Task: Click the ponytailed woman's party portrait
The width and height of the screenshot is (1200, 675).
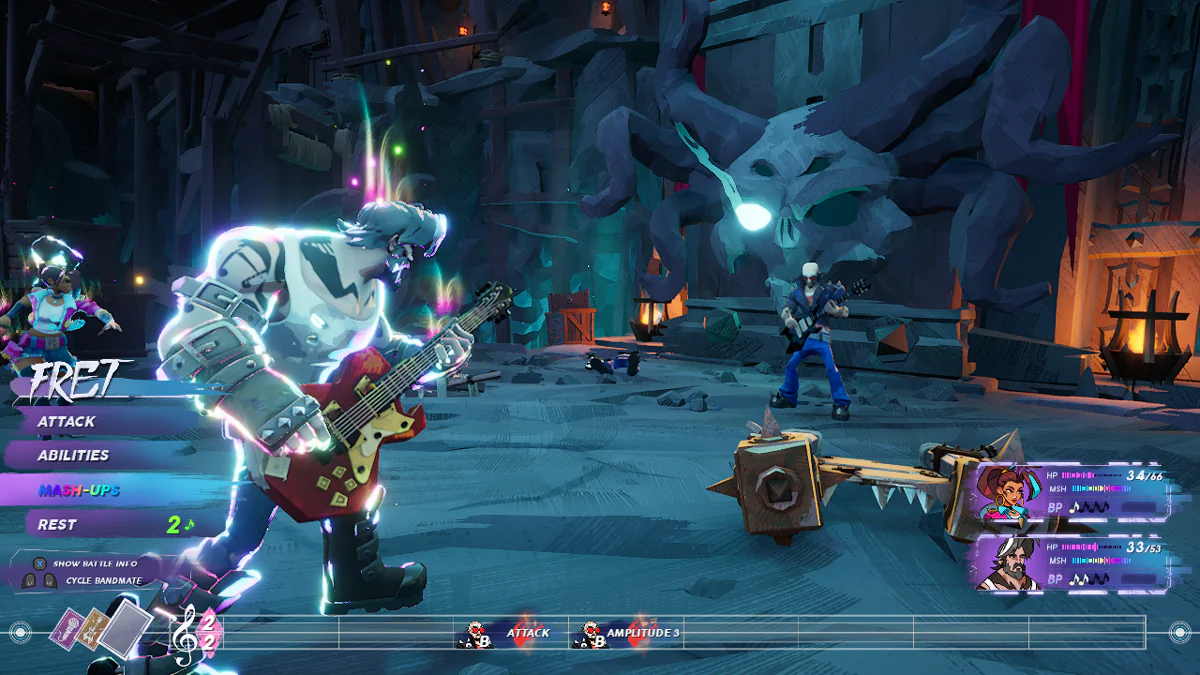Action: [1007, 493]
